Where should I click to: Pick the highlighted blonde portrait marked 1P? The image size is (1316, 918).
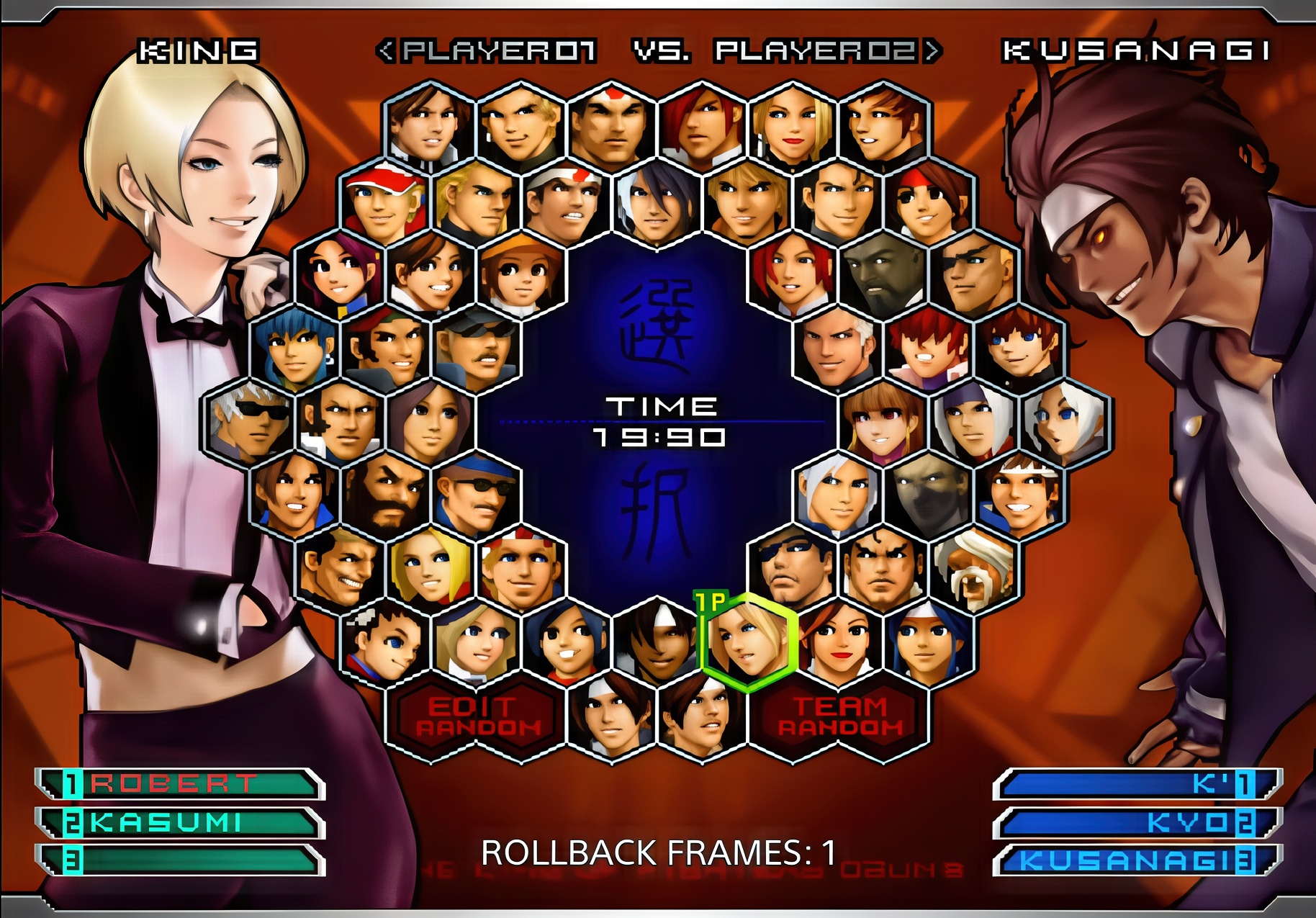click(749, 640)
